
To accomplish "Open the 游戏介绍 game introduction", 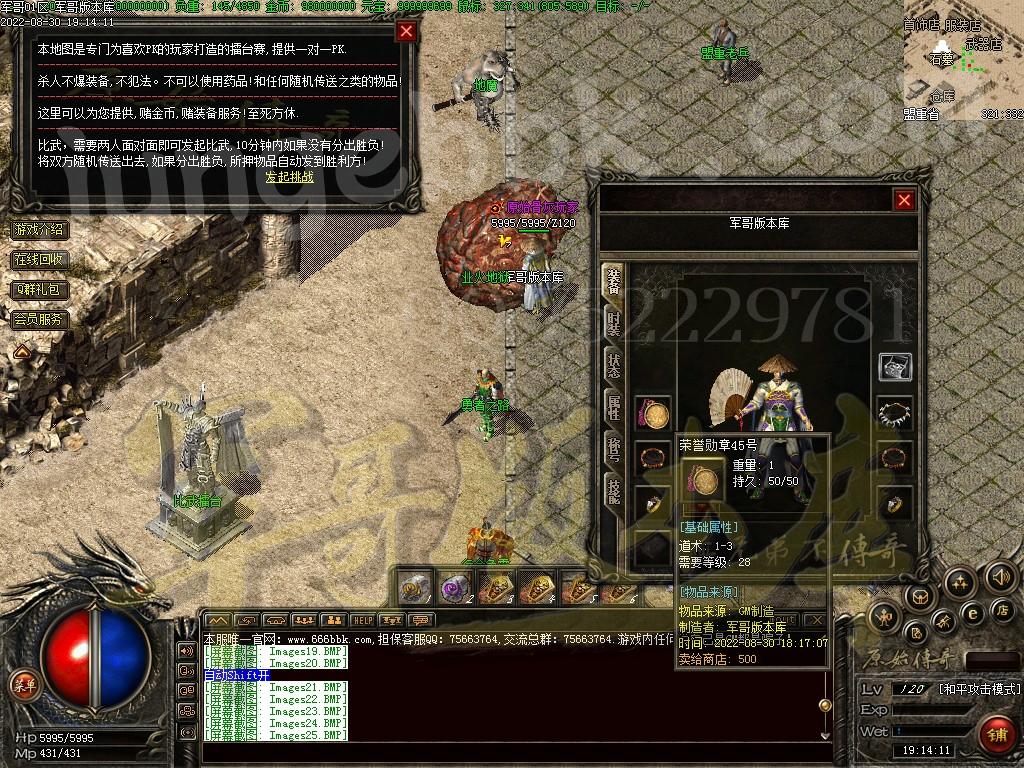I will coord(40,229).
